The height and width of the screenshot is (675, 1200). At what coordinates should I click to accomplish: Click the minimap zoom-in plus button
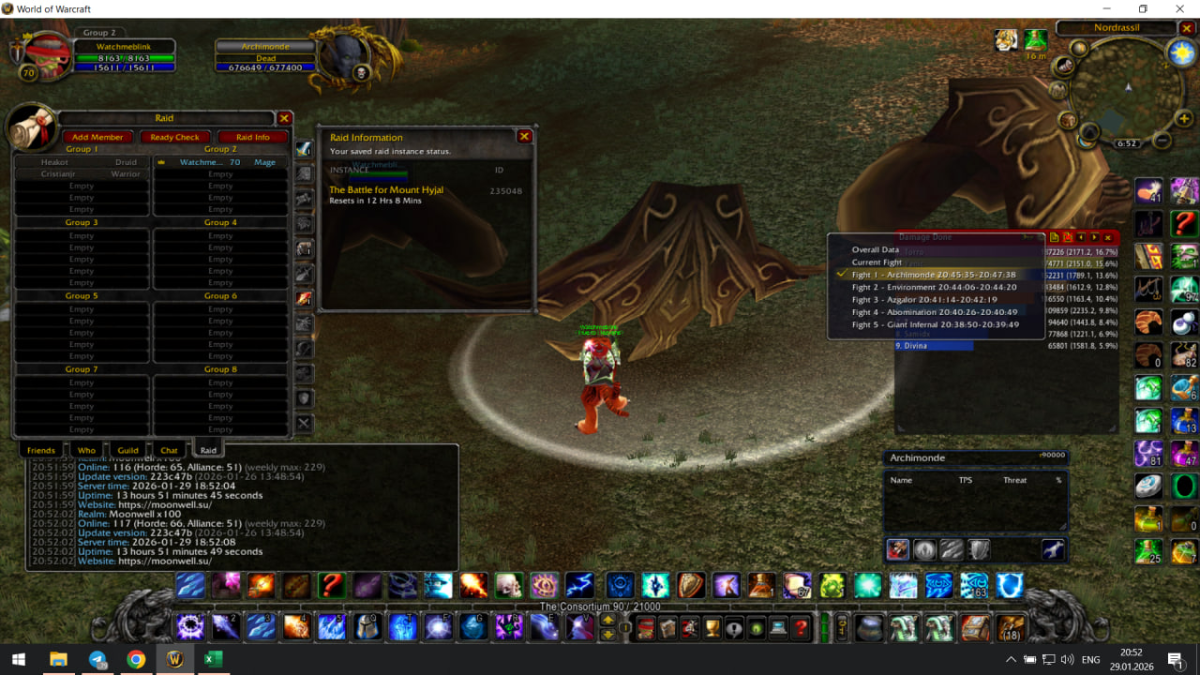pos(1185,119)
